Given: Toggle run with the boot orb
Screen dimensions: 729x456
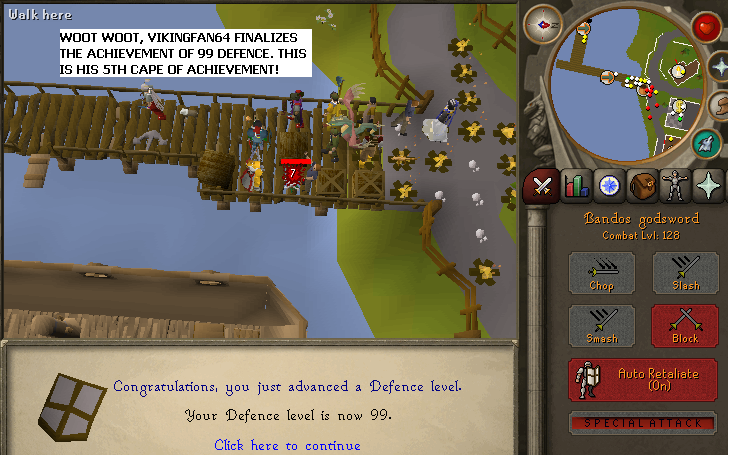Looking at the screenshot, I should 719,105.
